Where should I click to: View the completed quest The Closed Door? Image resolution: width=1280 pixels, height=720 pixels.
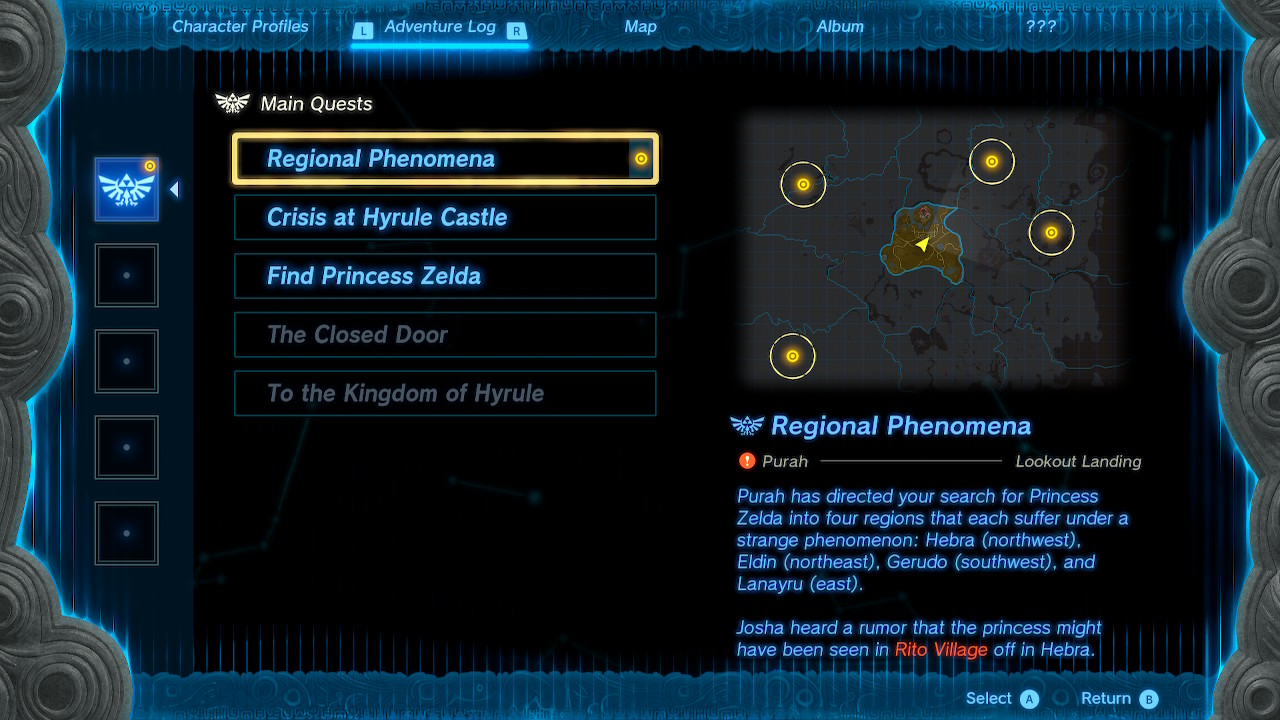pos(445,335)
